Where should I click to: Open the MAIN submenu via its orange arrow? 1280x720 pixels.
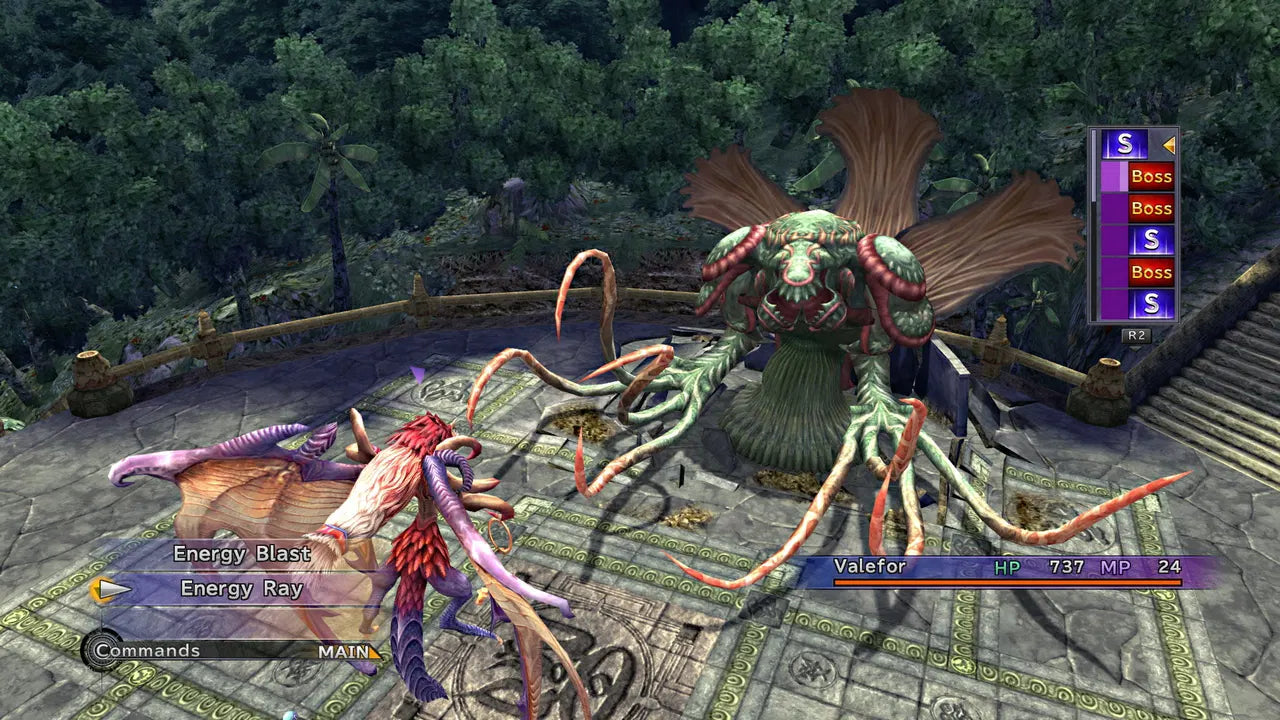(x=376, y=653)
